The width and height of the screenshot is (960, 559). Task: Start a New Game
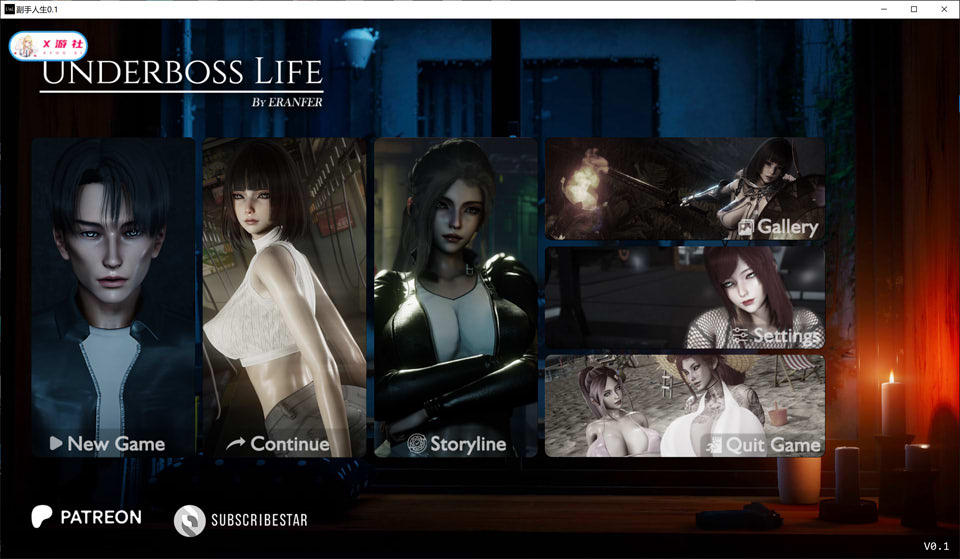[113, 298]
